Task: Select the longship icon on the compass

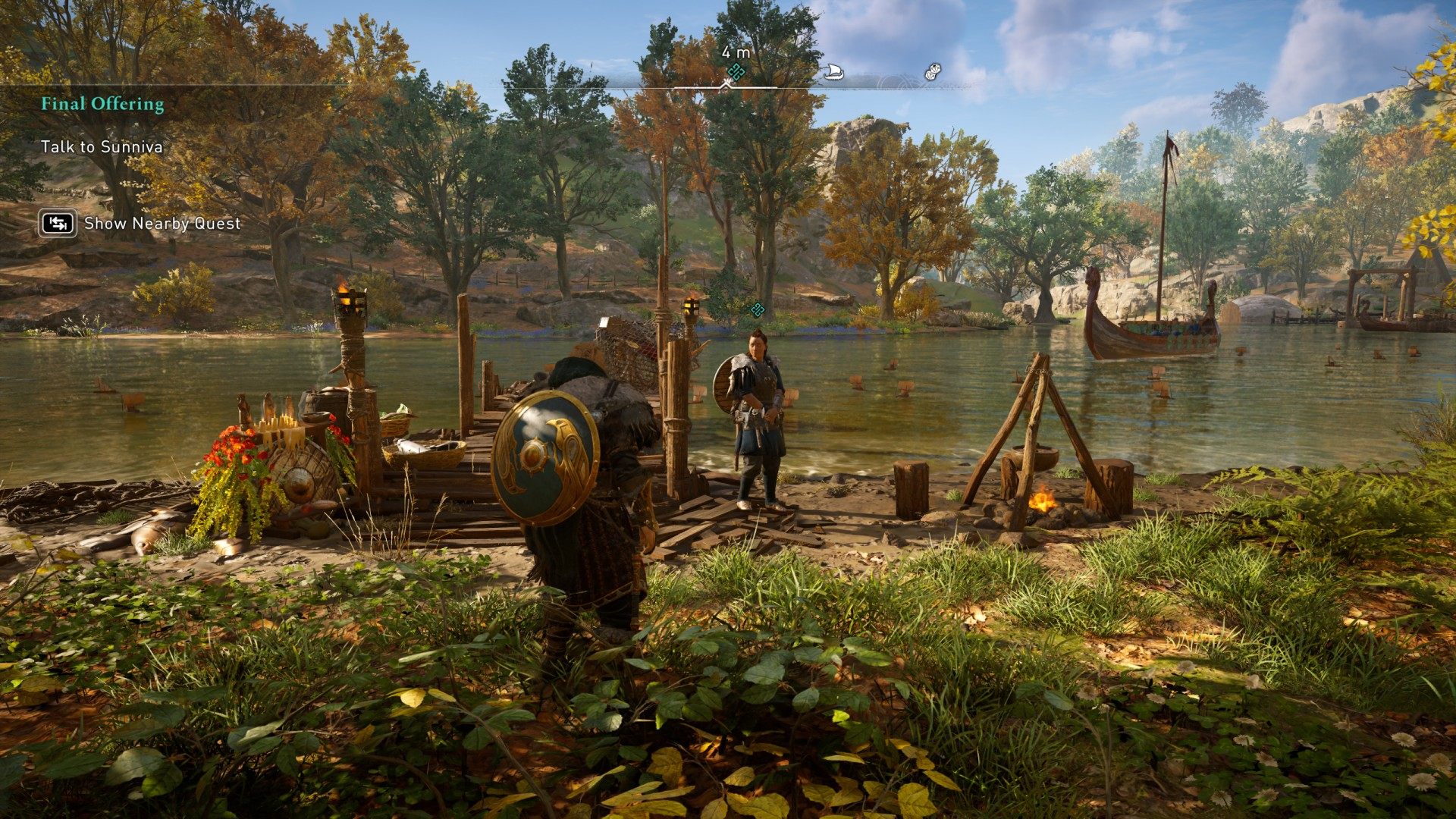Action: [x=833, y=72]
